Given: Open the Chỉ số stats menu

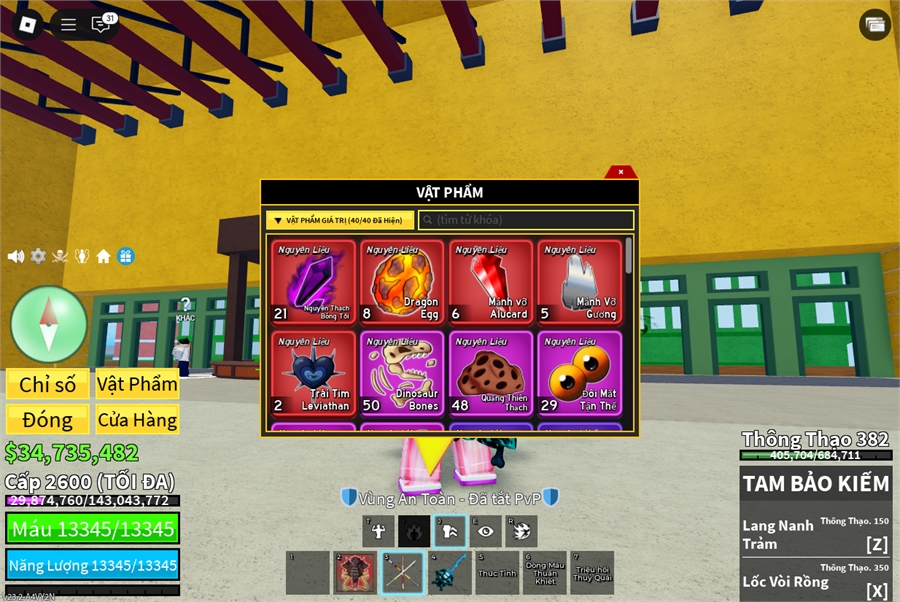Looking at the screenshot, I should coord(48,385).
